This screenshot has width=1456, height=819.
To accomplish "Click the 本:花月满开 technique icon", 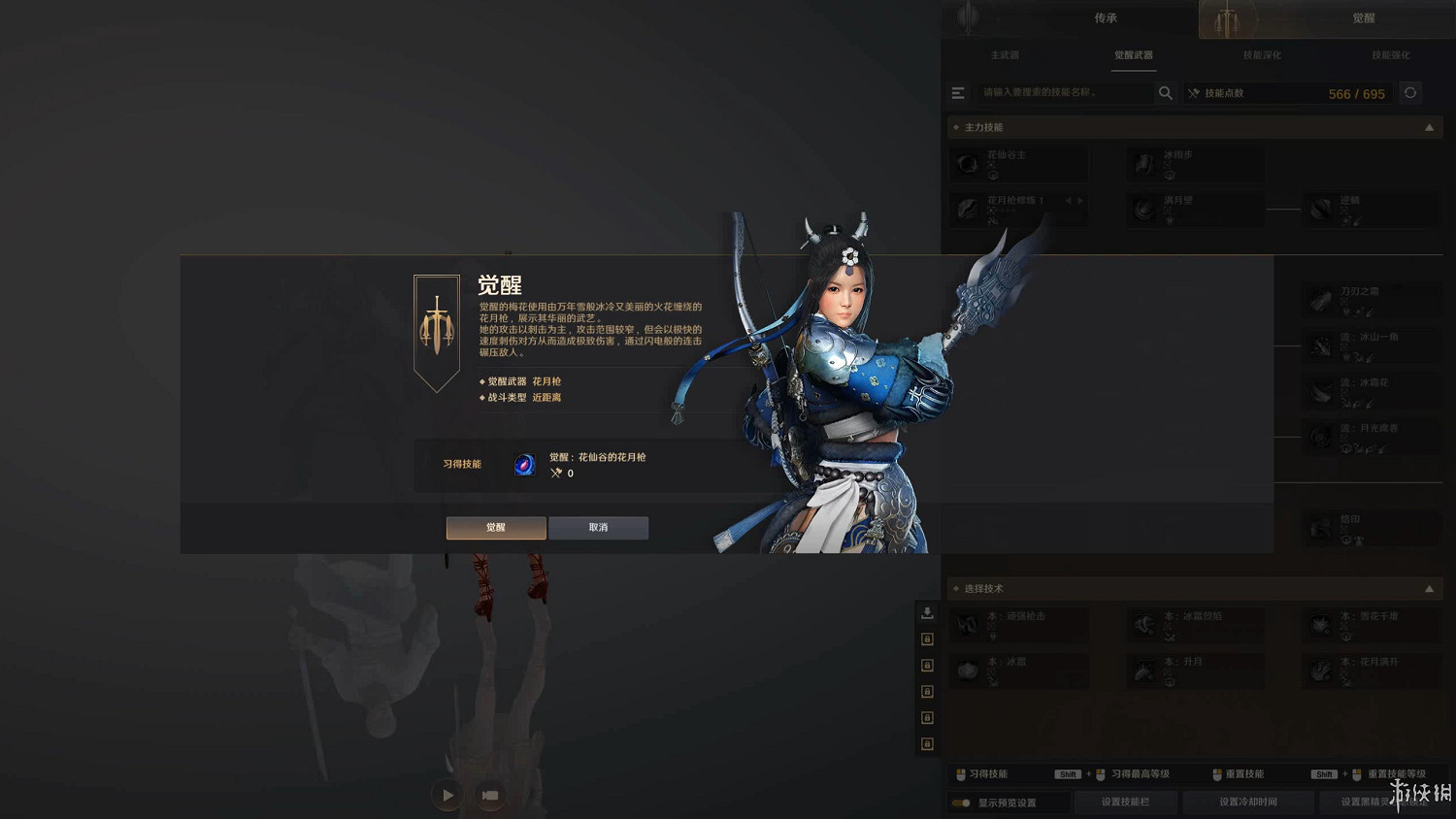I will point(1318,669).
